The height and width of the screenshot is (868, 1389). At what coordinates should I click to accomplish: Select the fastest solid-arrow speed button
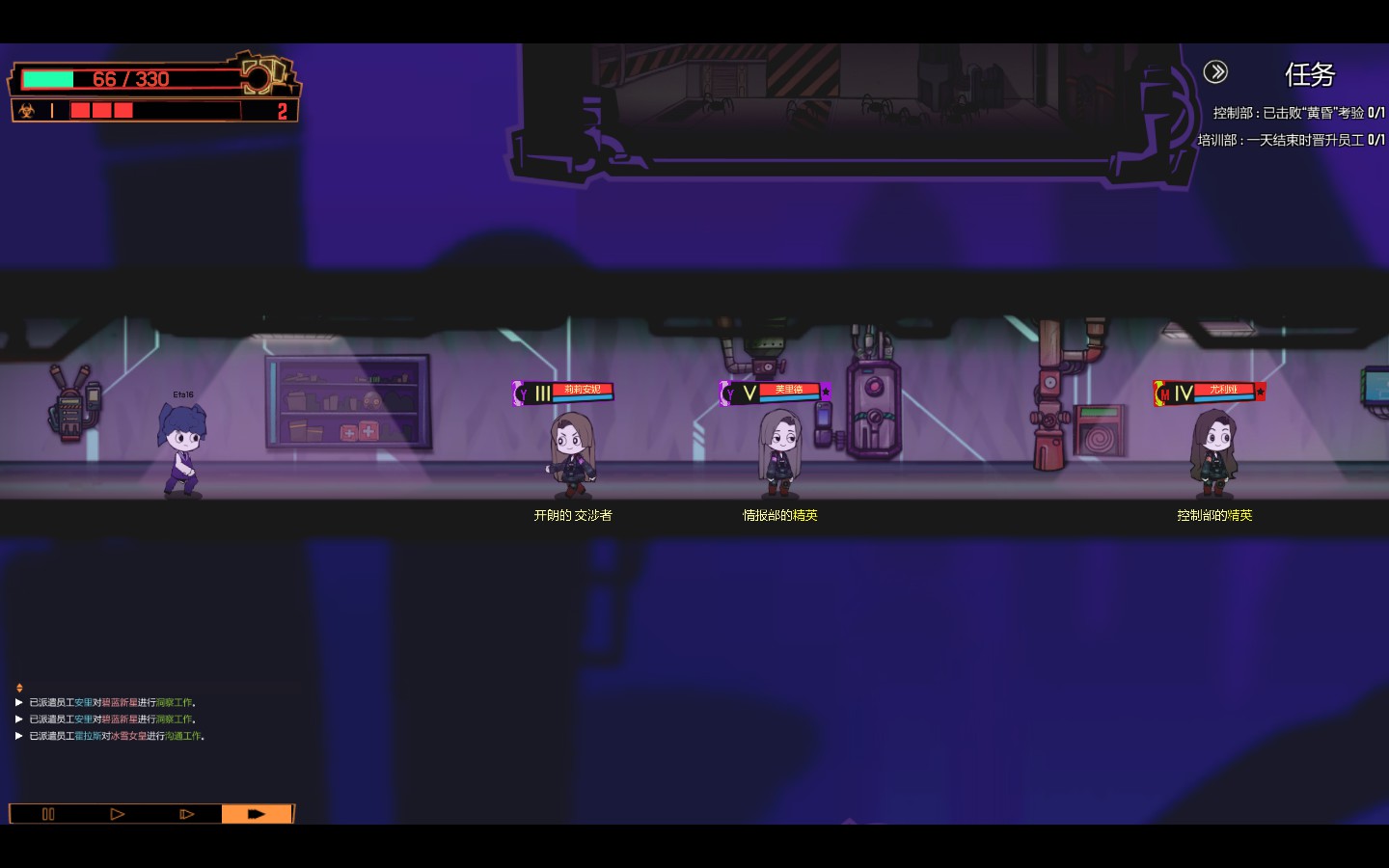257,814
